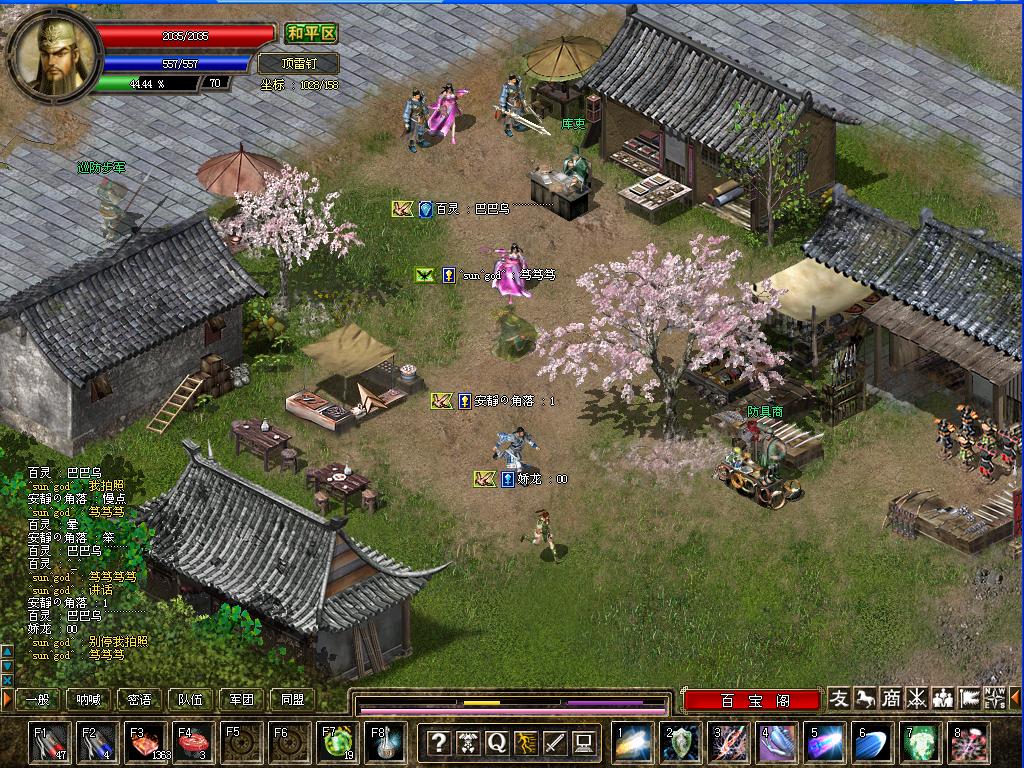The height and width of the screenshot is (768, 1024).
Task: Open the question mark help button
Action: click(x=438, y=743)
